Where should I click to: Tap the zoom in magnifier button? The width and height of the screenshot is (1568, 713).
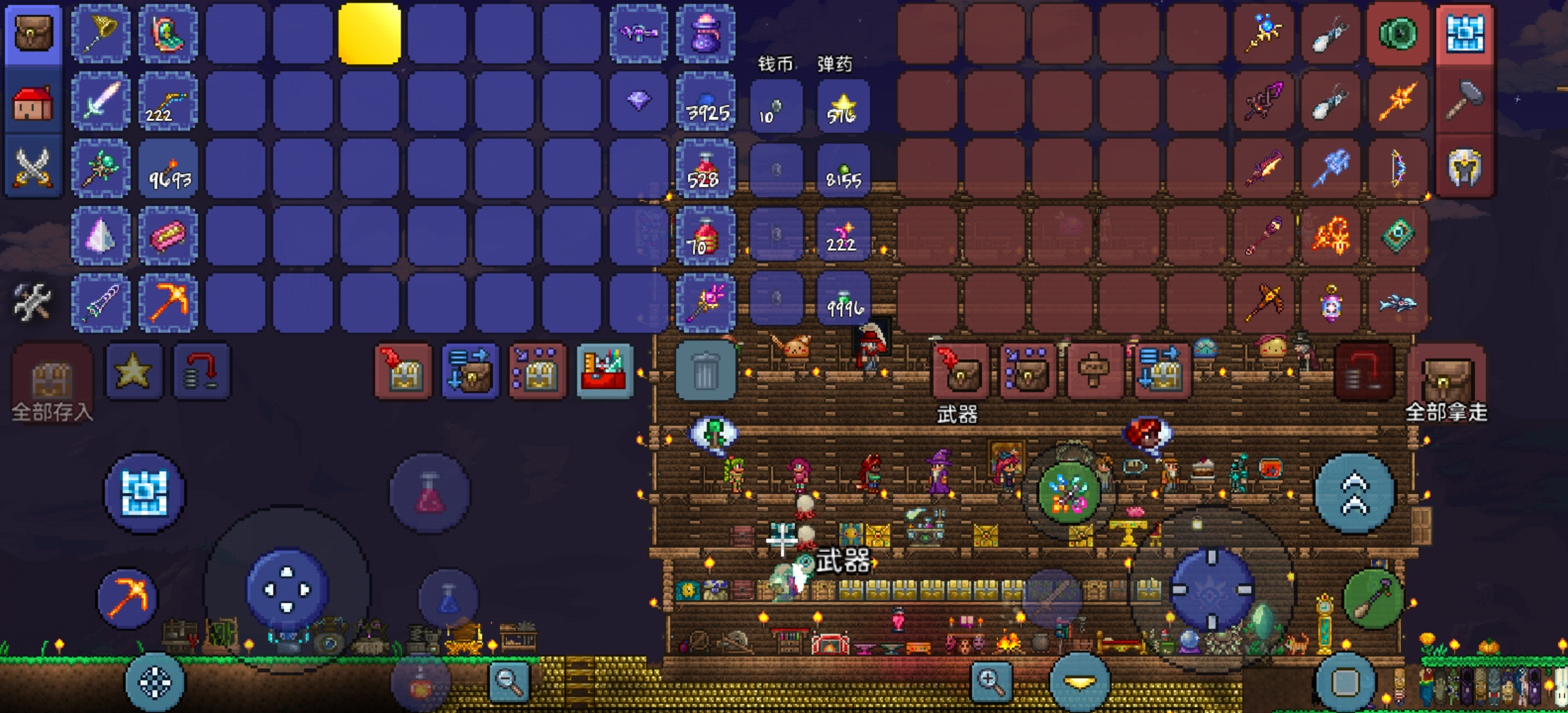pyautogui.click(x=990, y=680)
